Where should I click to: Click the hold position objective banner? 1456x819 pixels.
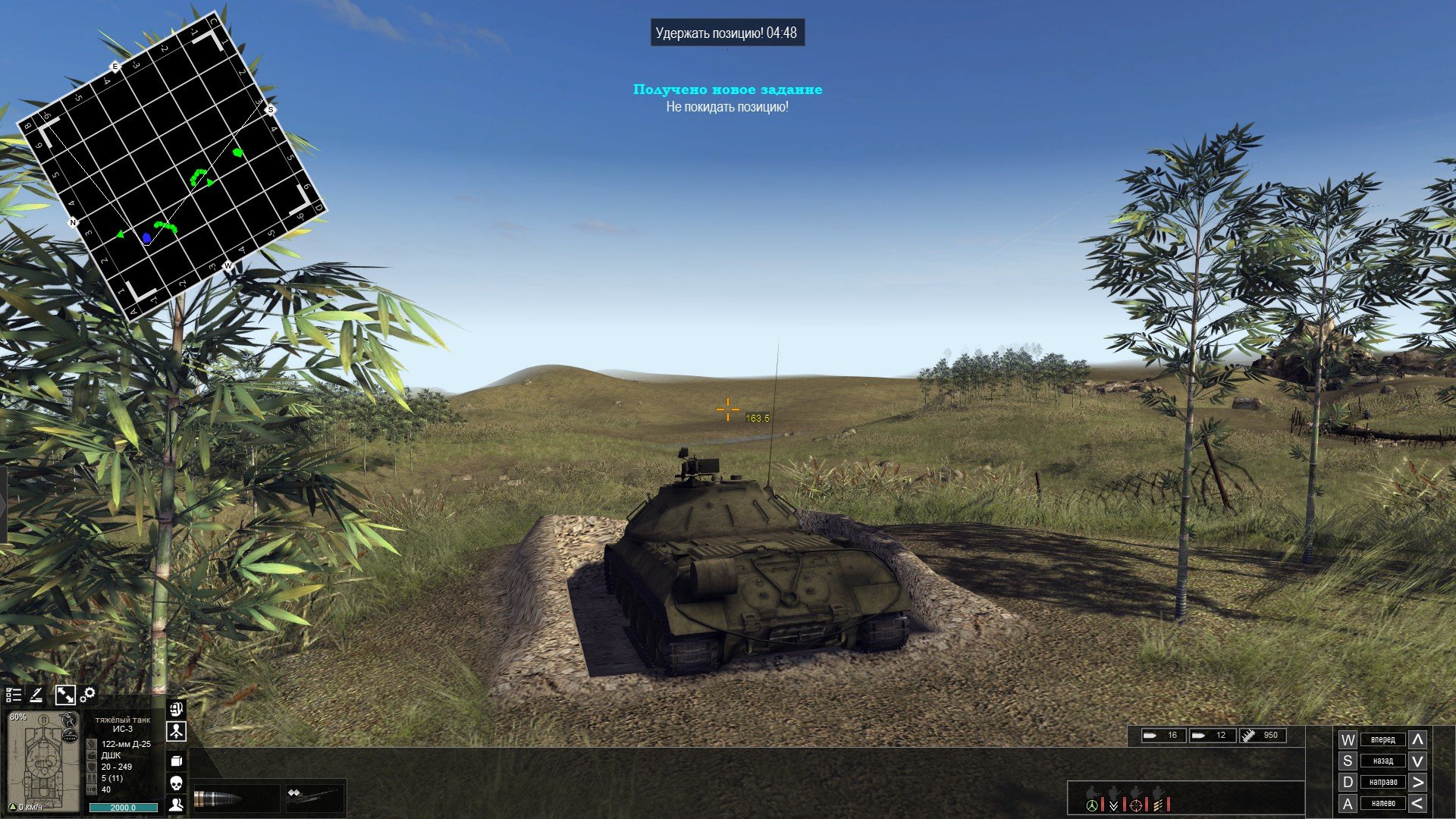[726, 33]
